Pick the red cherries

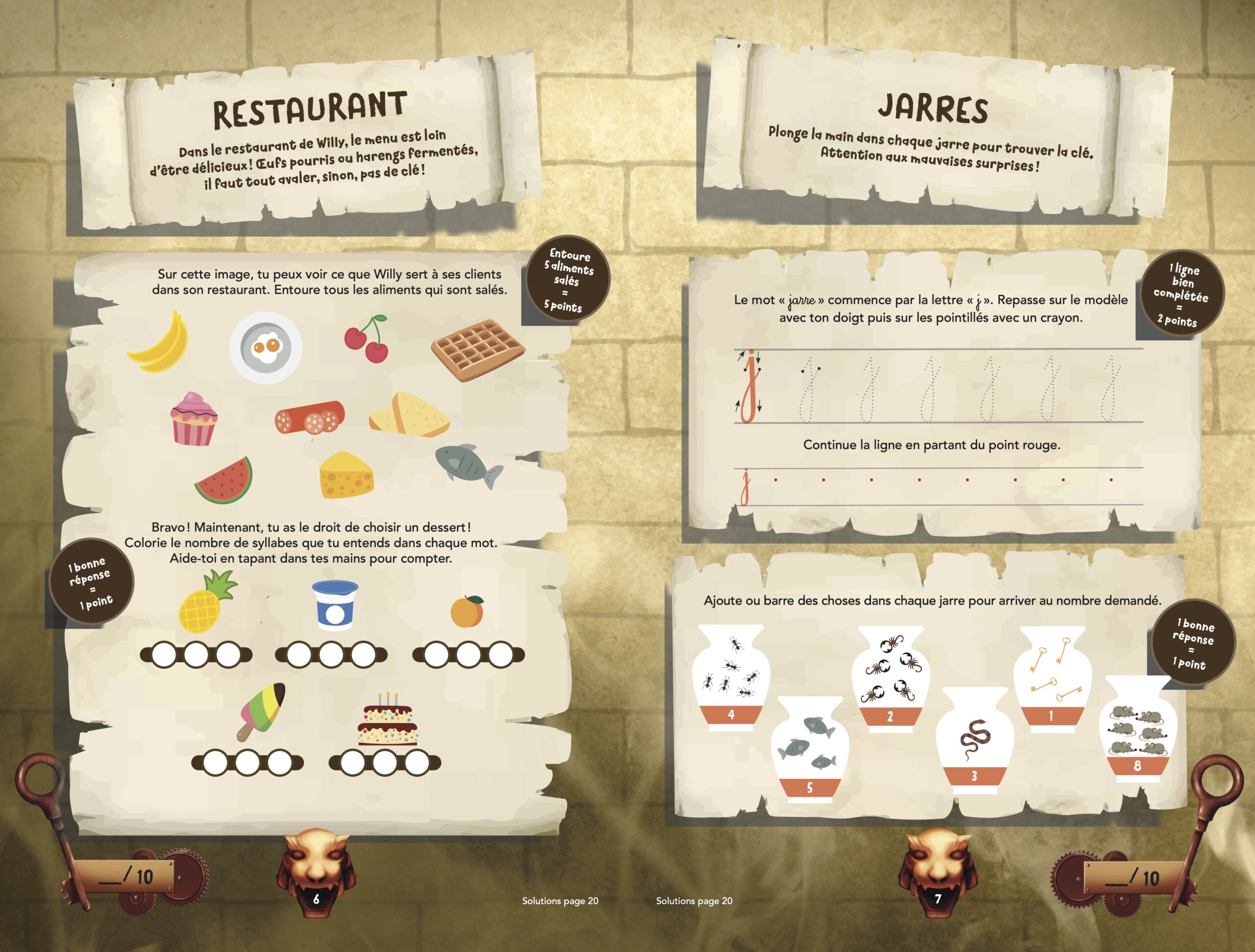tap(368, 340)
